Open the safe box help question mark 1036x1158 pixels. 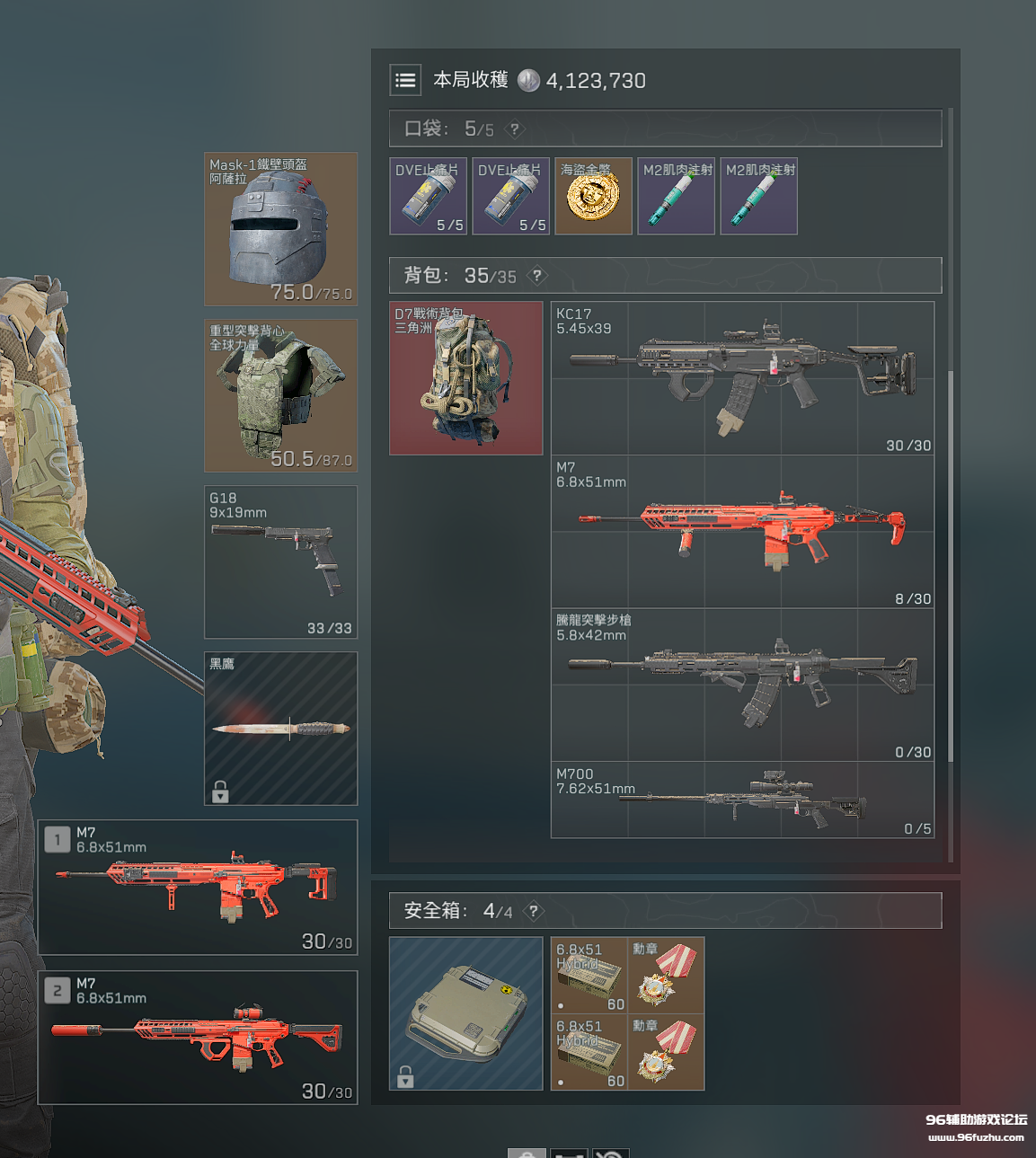click(x=534, y=911)
